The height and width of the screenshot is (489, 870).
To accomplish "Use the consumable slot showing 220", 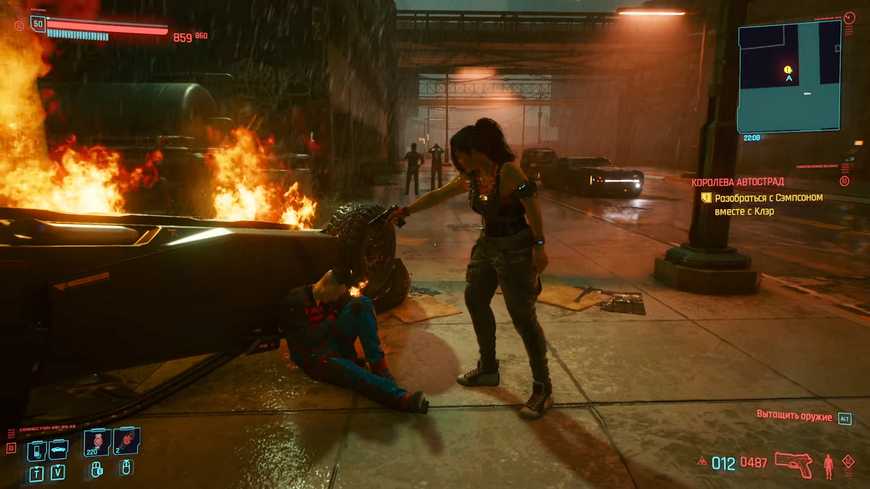I will point(98,441).
